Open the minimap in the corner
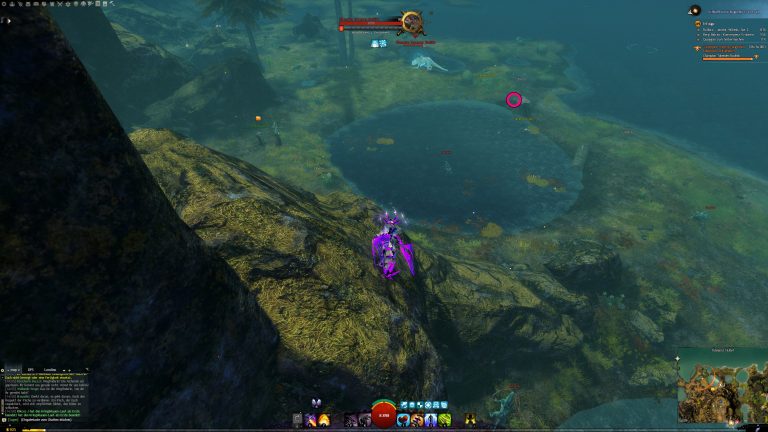Viewport: 768px width, 432px height. [x=721, y=384]
